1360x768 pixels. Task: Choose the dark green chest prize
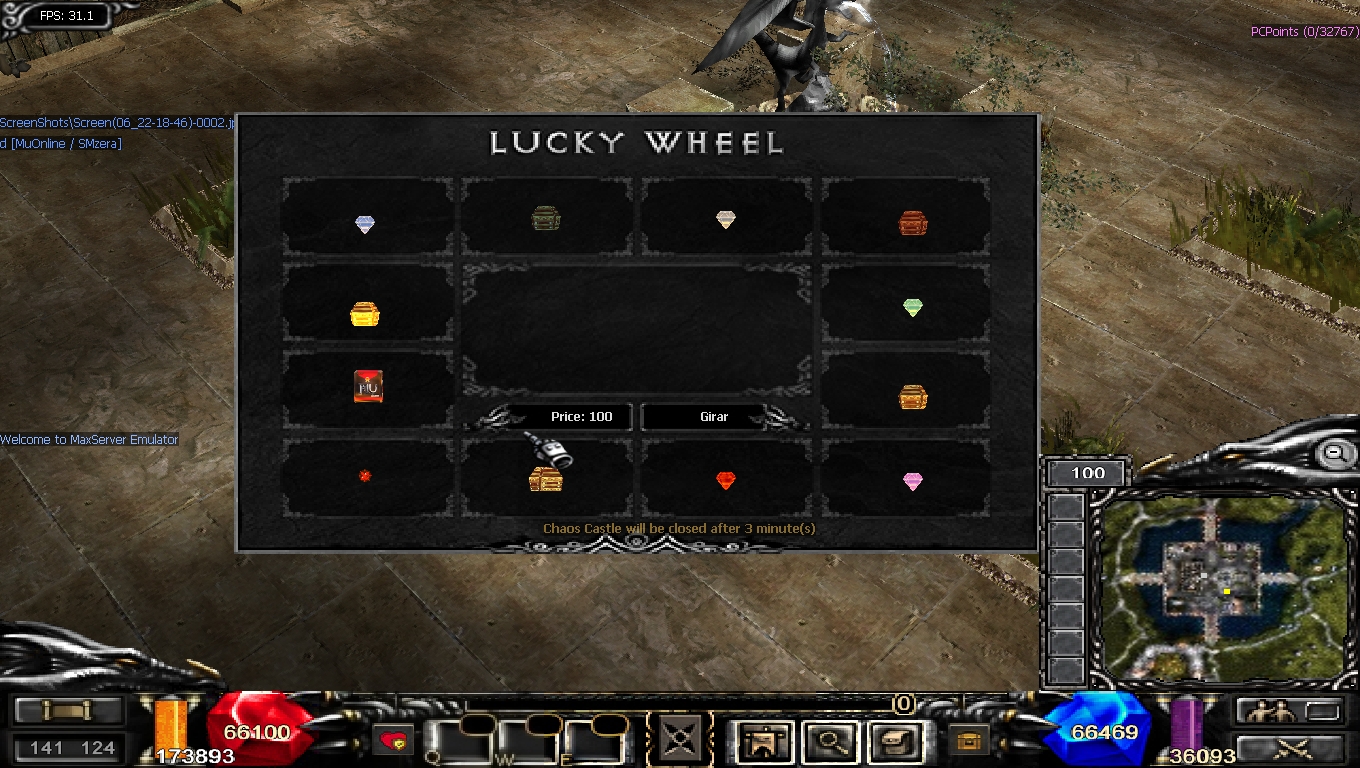coord(545,218)
